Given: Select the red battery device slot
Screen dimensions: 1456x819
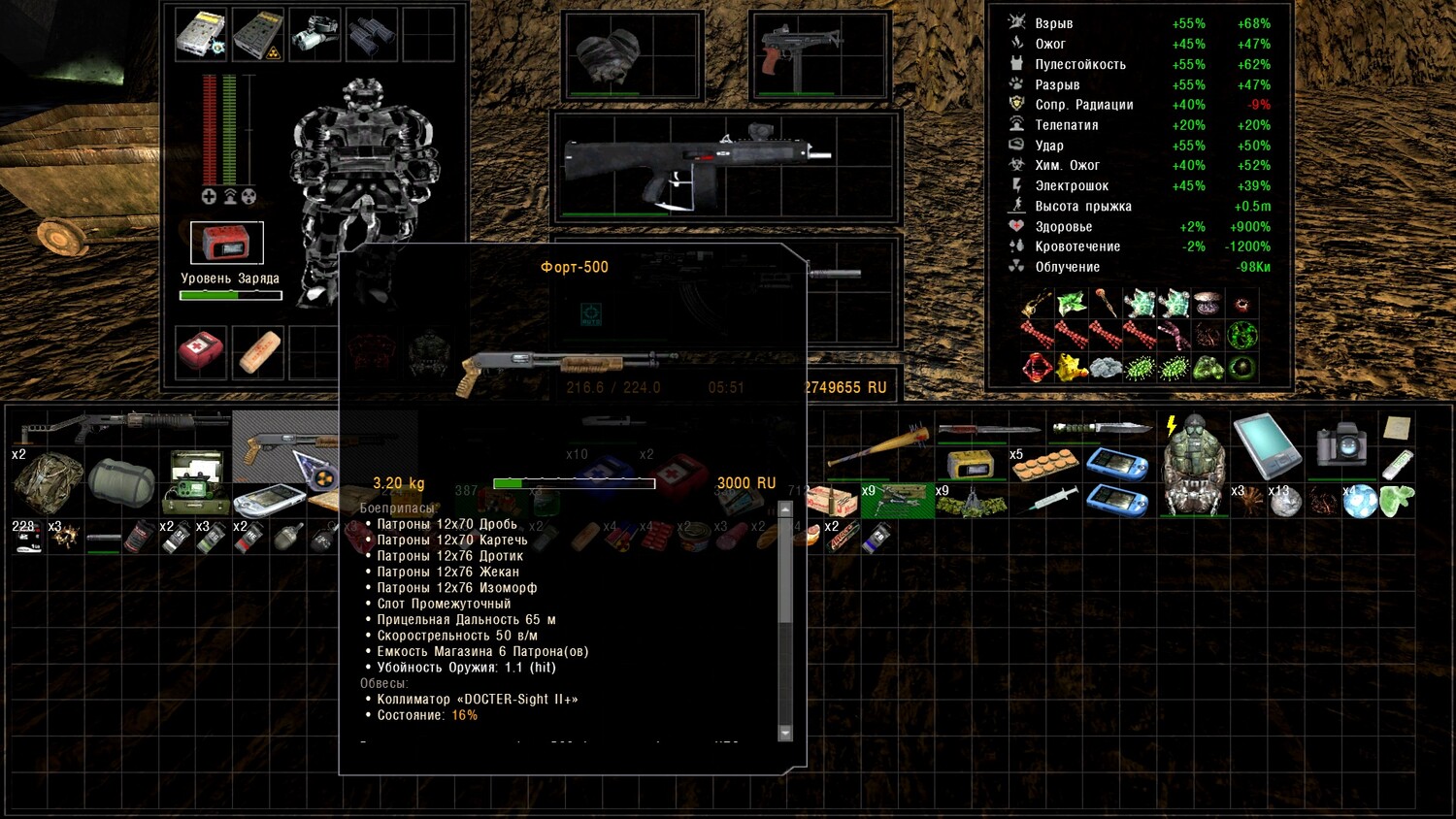Looking at the screenshot, I should tap(226, 243).
